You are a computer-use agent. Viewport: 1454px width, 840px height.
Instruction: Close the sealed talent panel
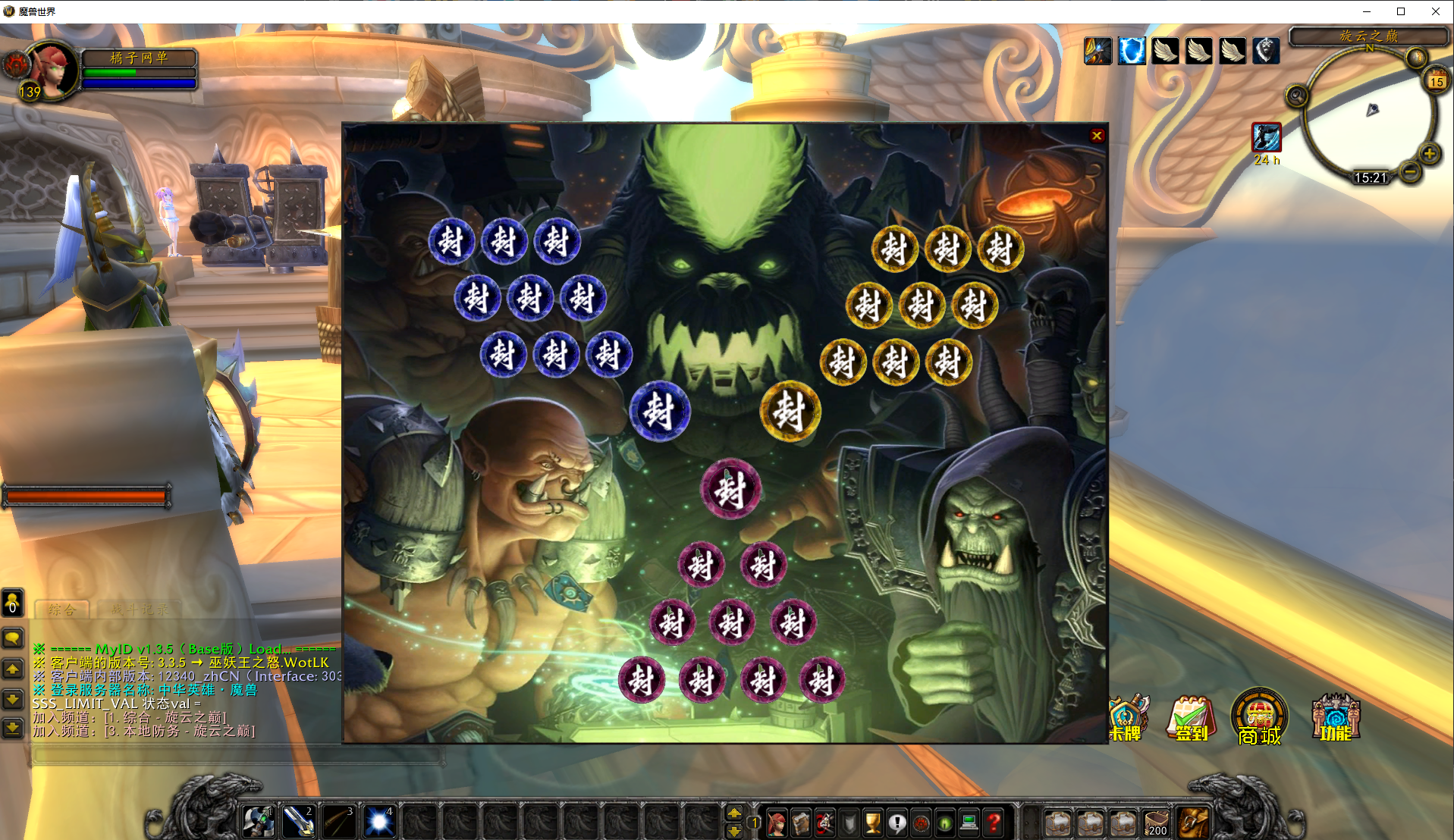click(1096, 136)
